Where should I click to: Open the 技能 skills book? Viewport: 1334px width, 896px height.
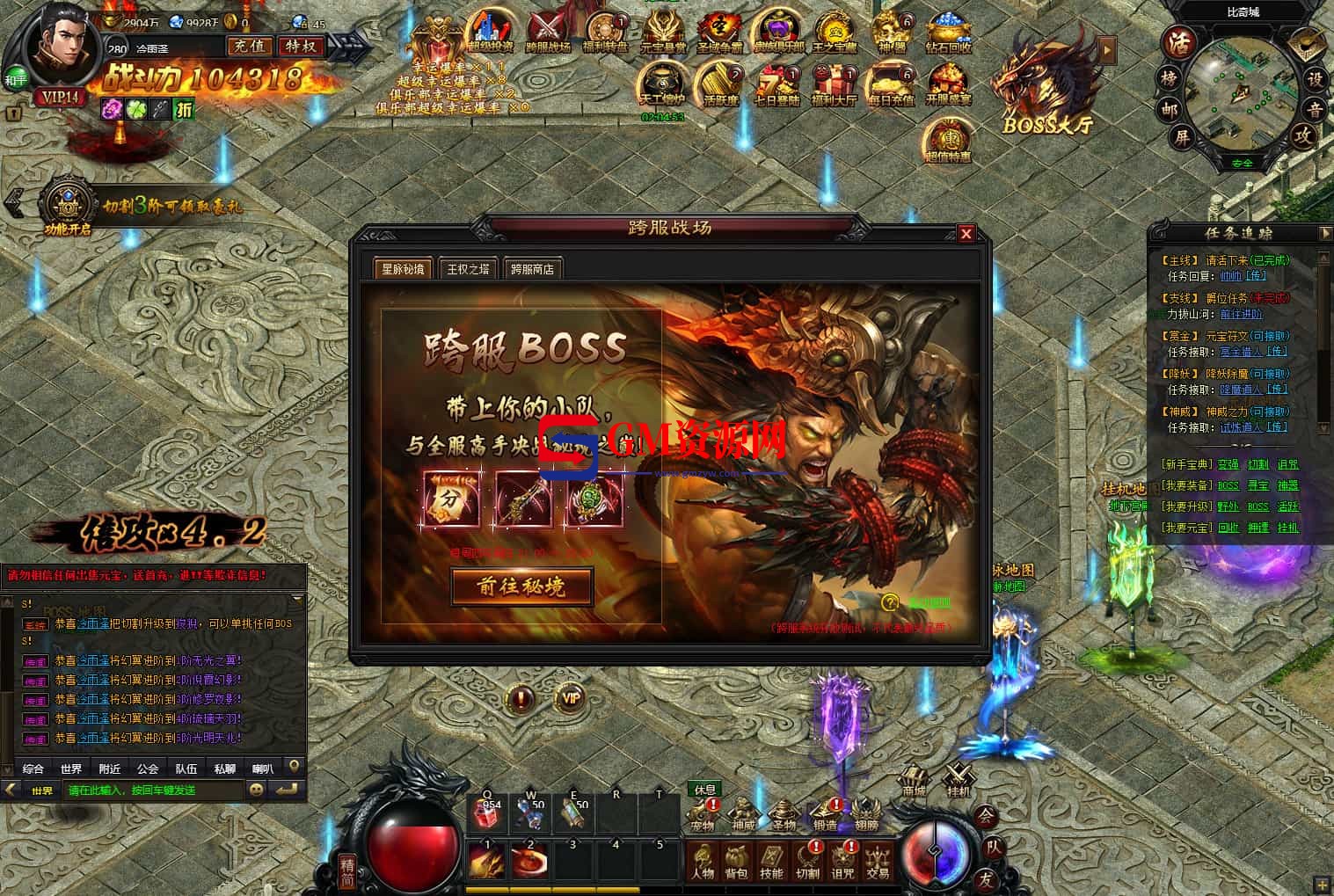(771, 860)
